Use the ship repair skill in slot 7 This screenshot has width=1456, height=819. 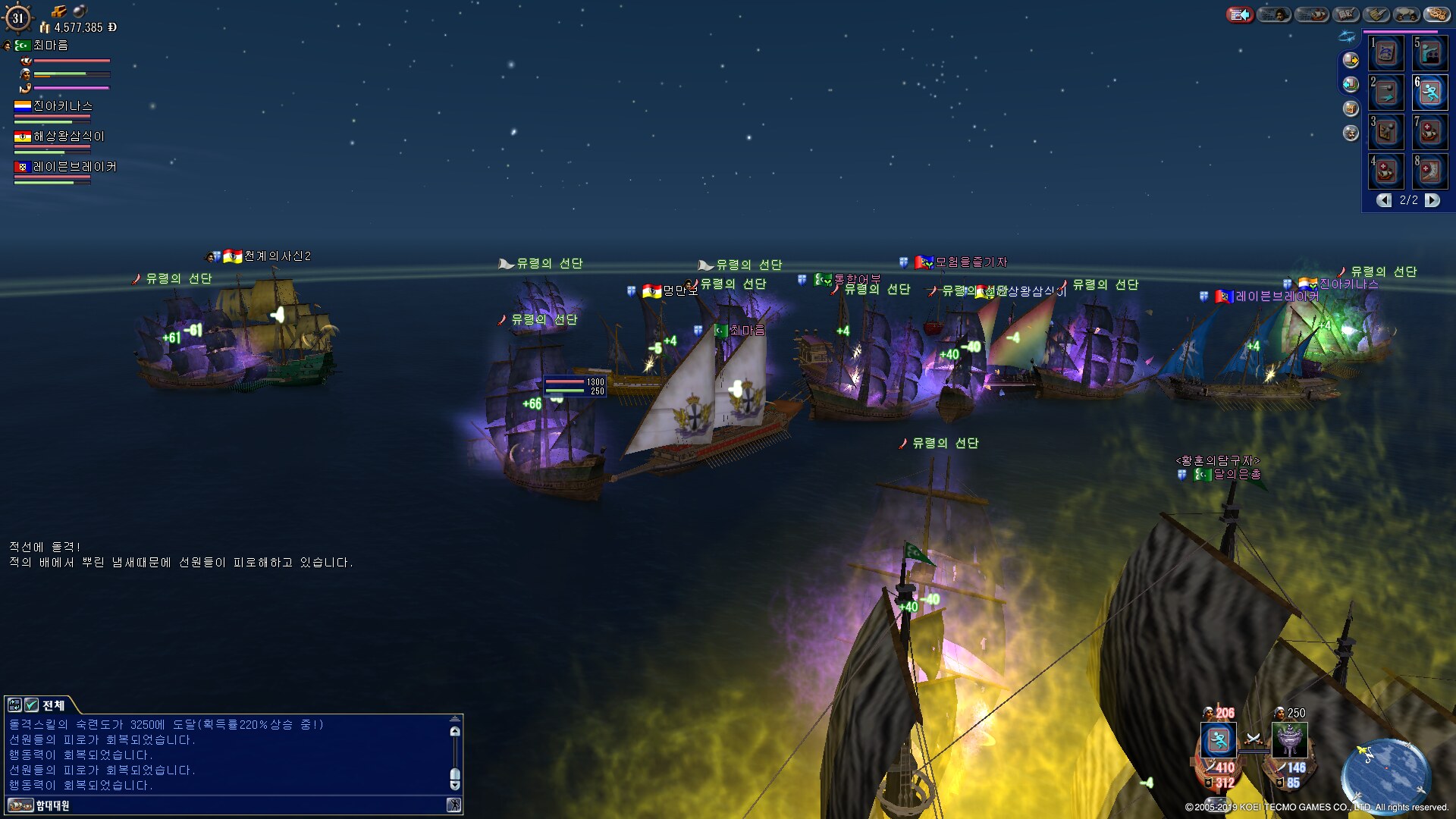(1430, 133)
